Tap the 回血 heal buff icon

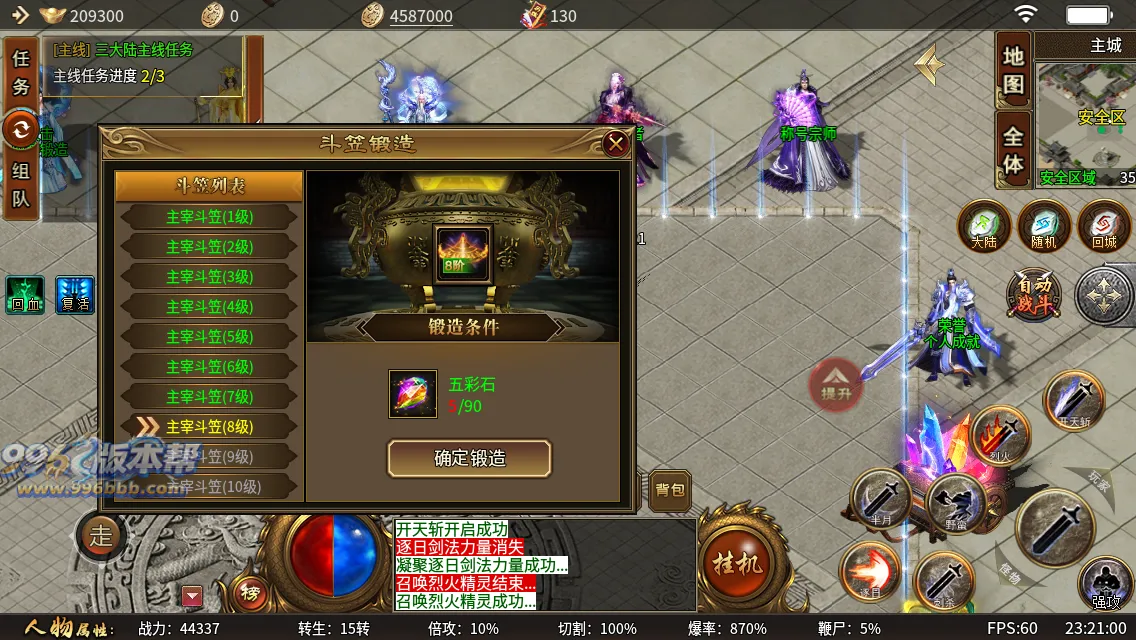click(24, 295)
